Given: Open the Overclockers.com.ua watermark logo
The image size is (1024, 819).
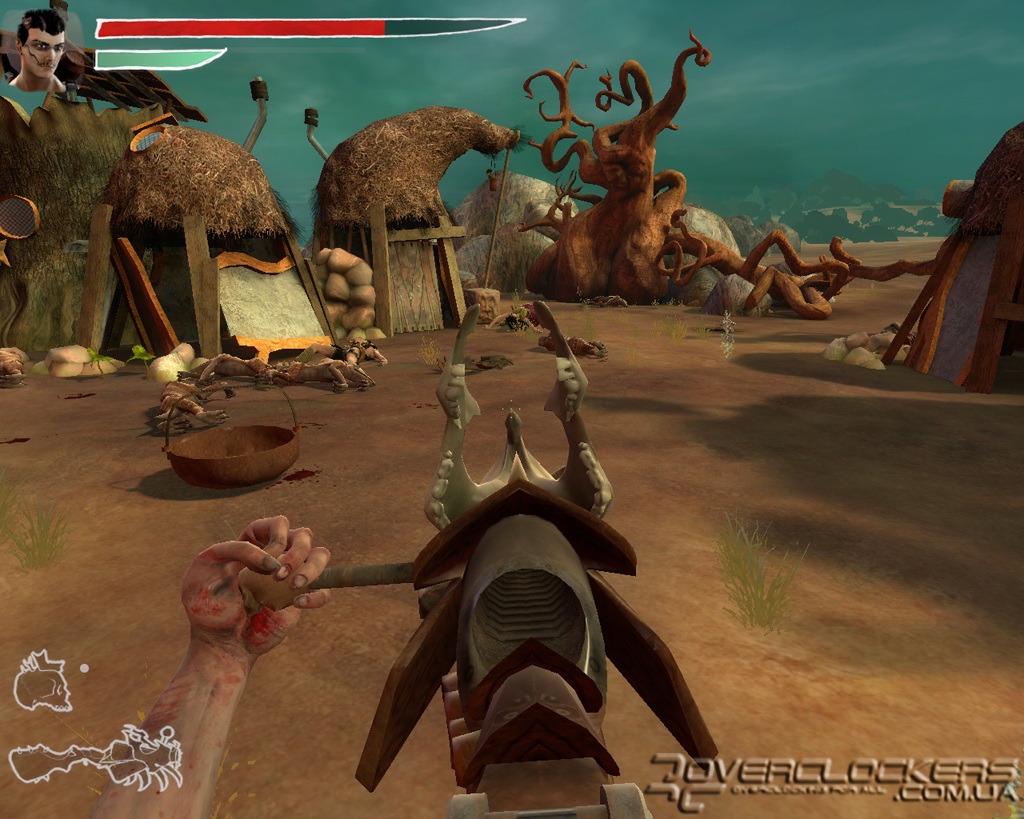Looking at the screenshot, I should click(x=832, y=780).
